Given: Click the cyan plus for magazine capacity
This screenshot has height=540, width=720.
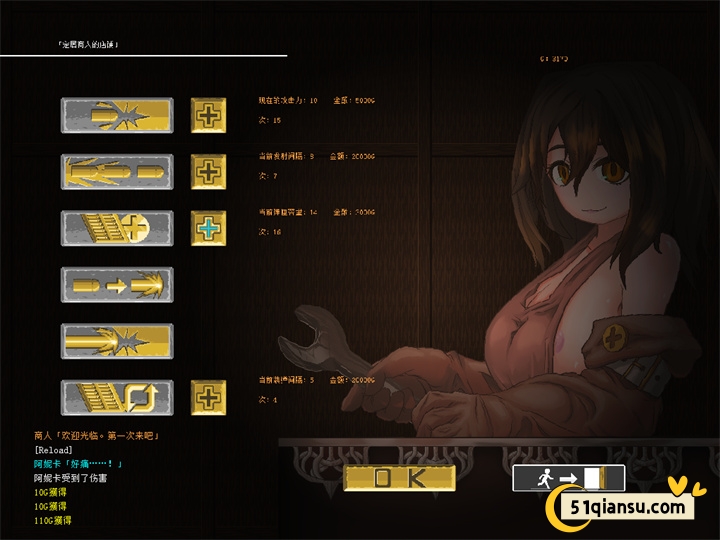Looking at the screenshot, I should [x=208, y=228].
